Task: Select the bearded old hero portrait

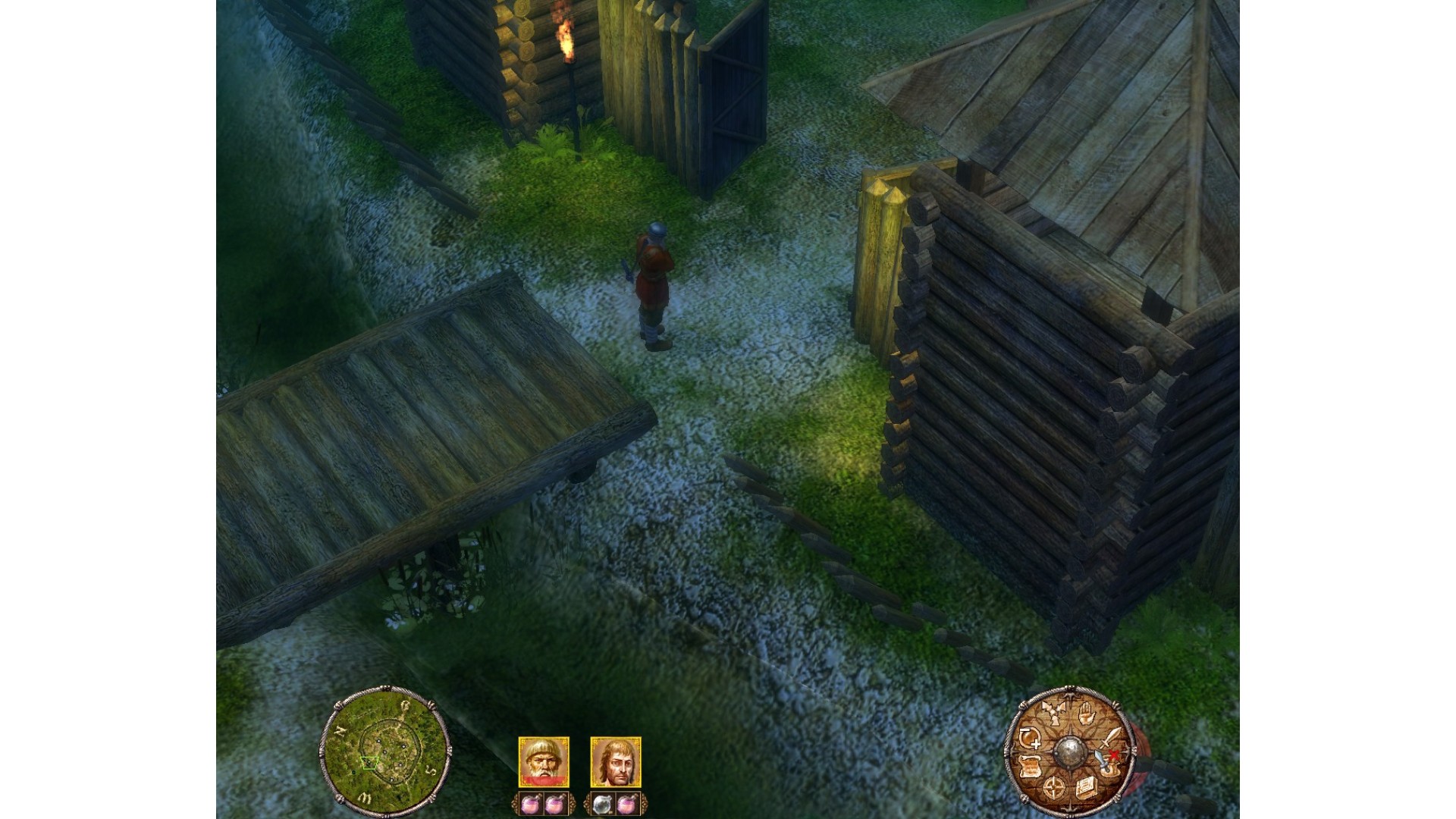Action: (x=543, y=761)
